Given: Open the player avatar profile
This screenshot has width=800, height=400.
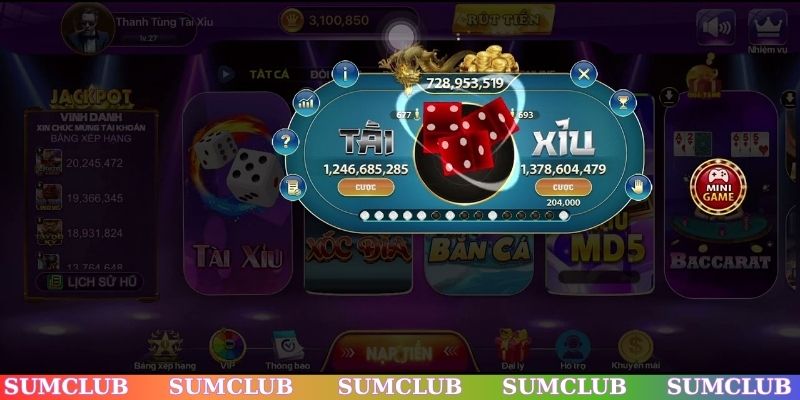Looking at the screenshot, I should coord(85,26).
